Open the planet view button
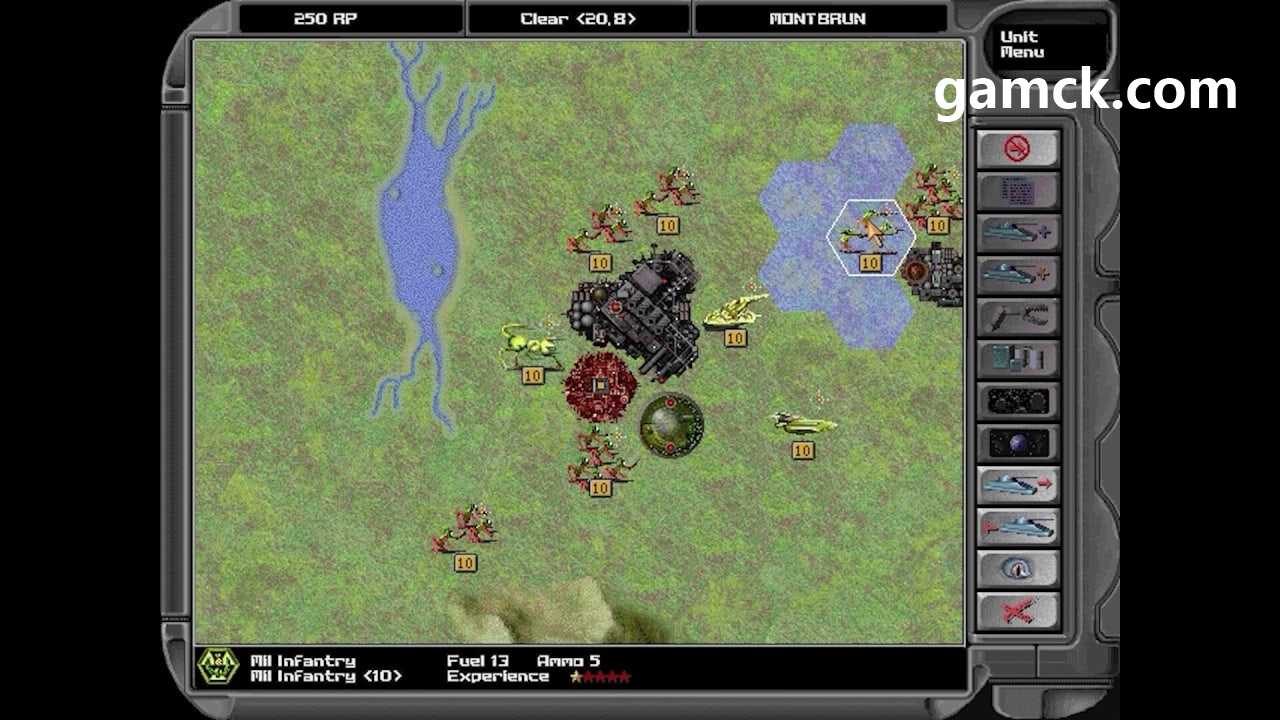1280x720 pixels. point(1017,443)
